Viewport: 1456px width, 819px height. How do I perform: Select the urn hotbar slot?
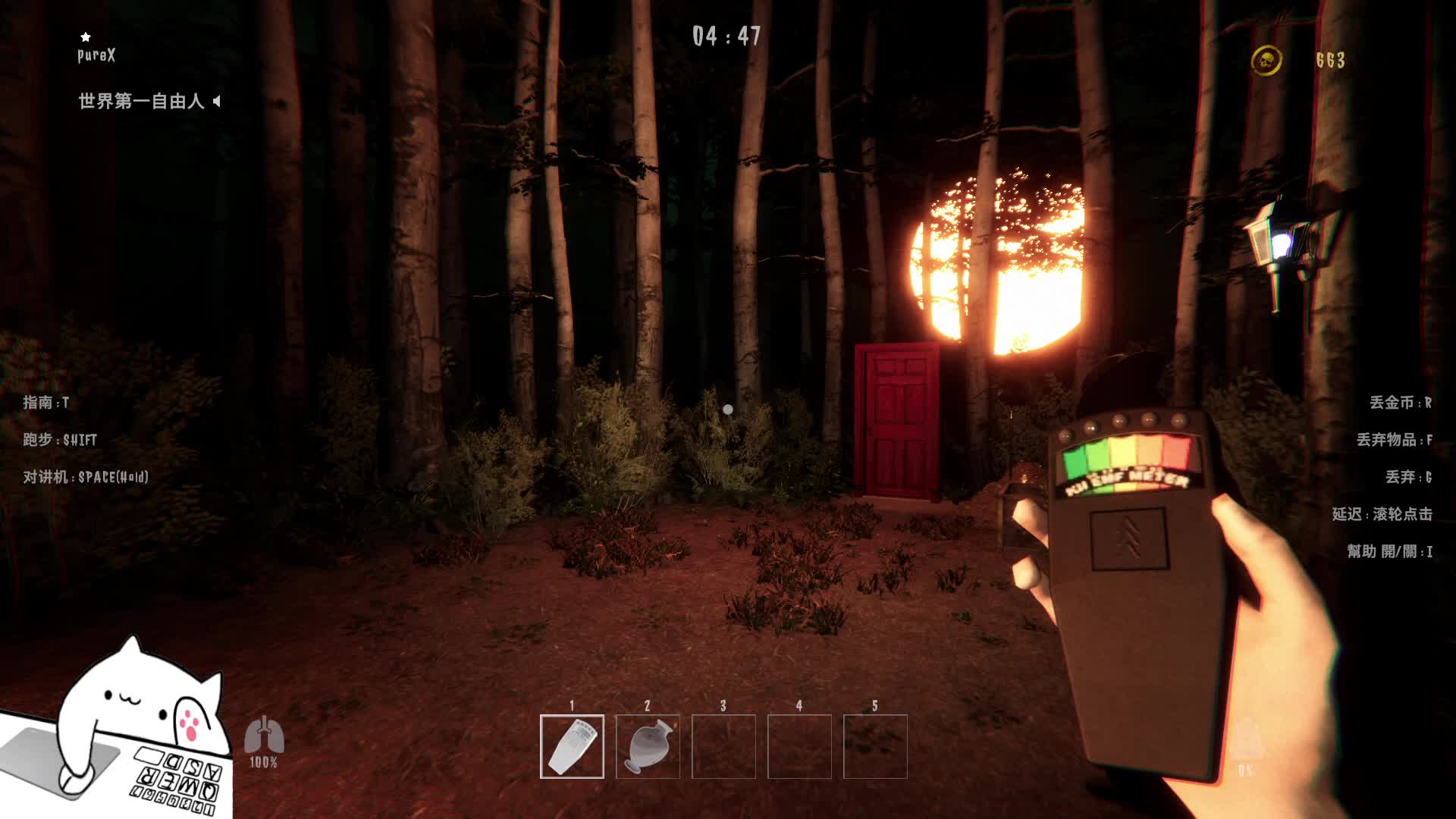click(x=648, y=746)
